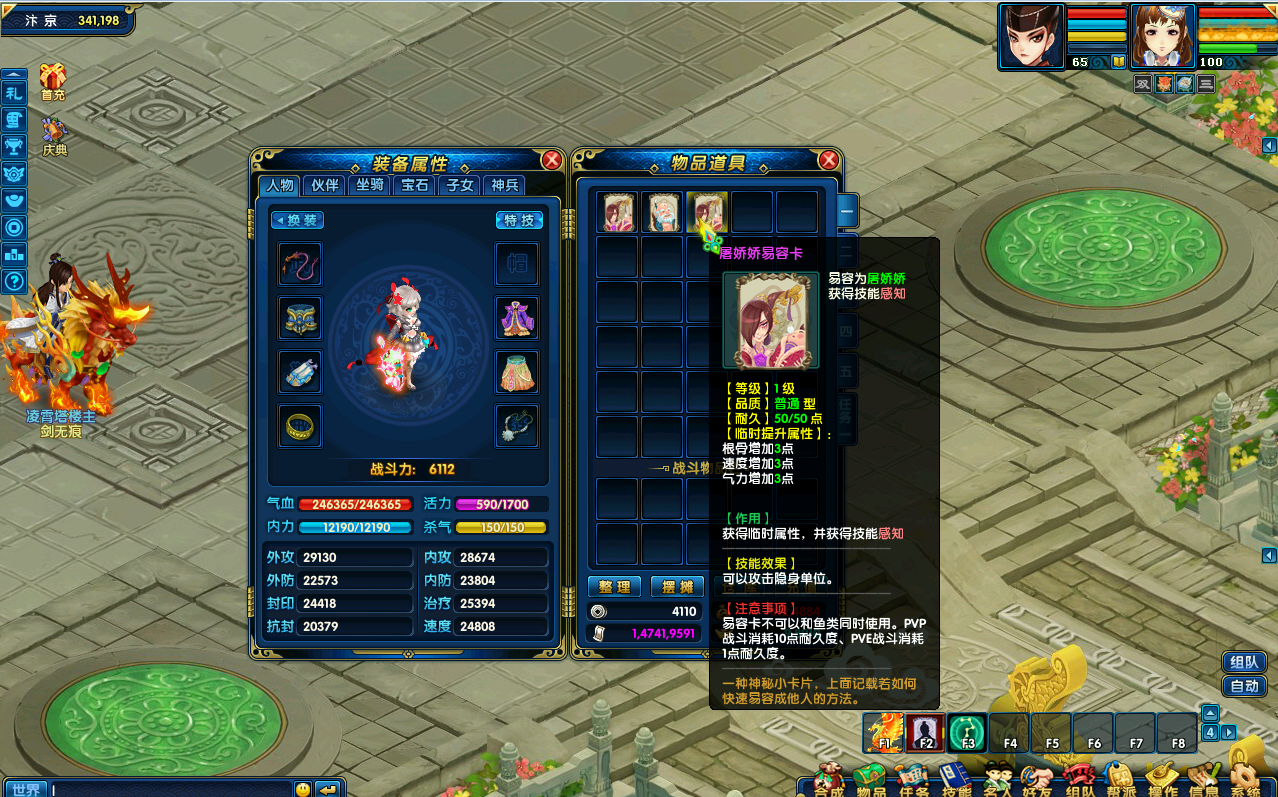Open the 坐骑 mount tab
Viewport: 1278px width, 797px height.
(370, 185)
